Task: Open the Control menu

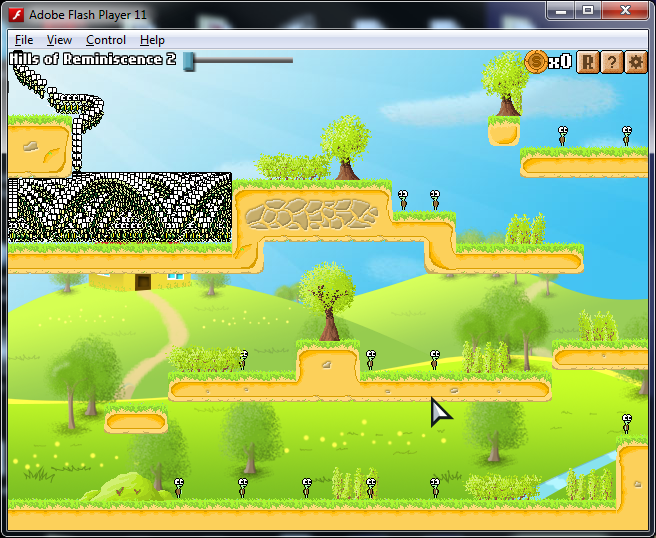Action: (x=106, y=40)
